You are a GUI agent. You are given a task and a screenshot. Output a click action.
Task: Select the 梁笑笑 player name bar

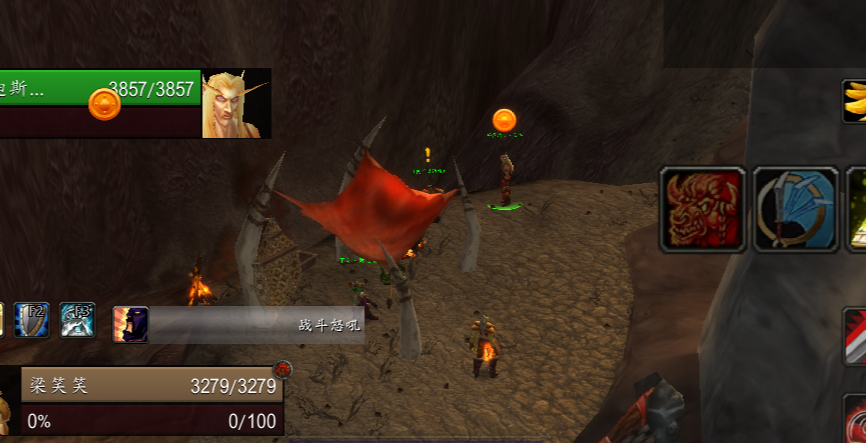tap(150, 386)
